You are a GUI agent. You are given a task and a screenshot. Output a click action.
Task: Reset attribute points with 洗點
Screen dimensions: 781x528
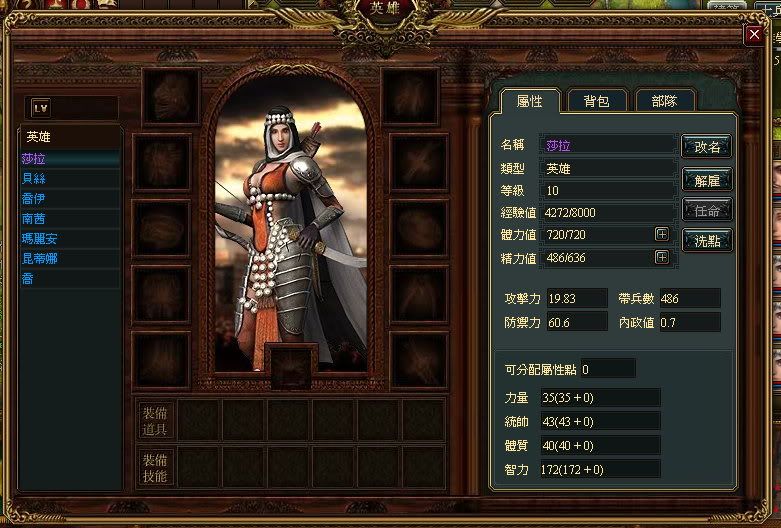point(707,241)
